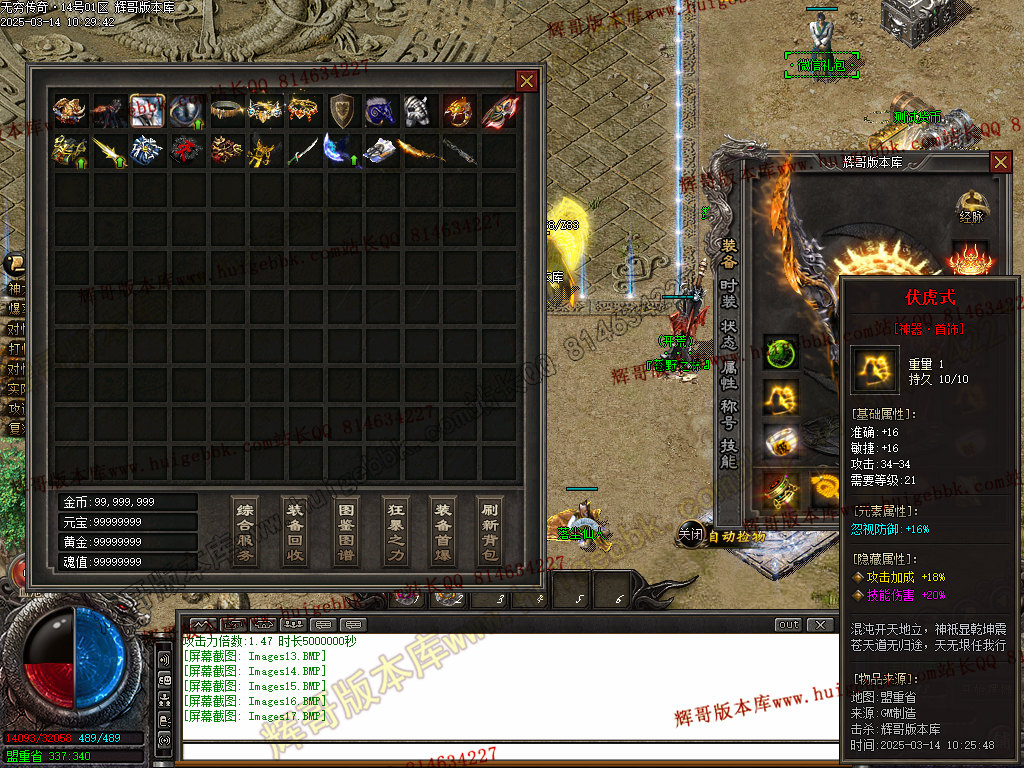Open the 装备首爆 button

pyautogui.click(x=443, y=530)
